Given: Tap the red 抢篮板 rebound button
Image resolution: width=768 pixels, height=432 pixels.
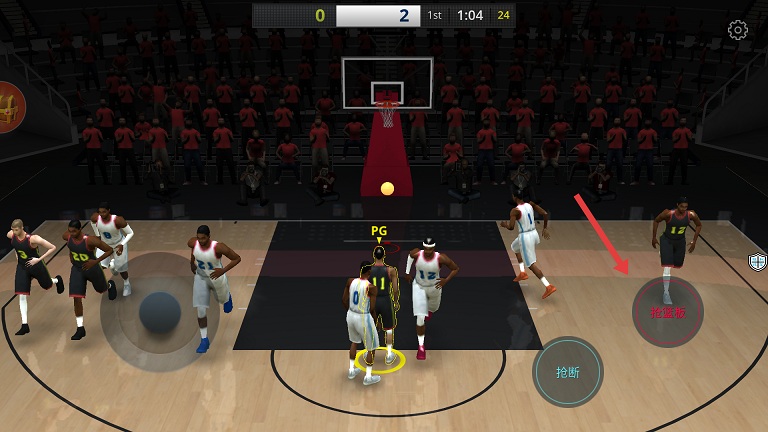Looking at the screenshot, I should 667,312.
